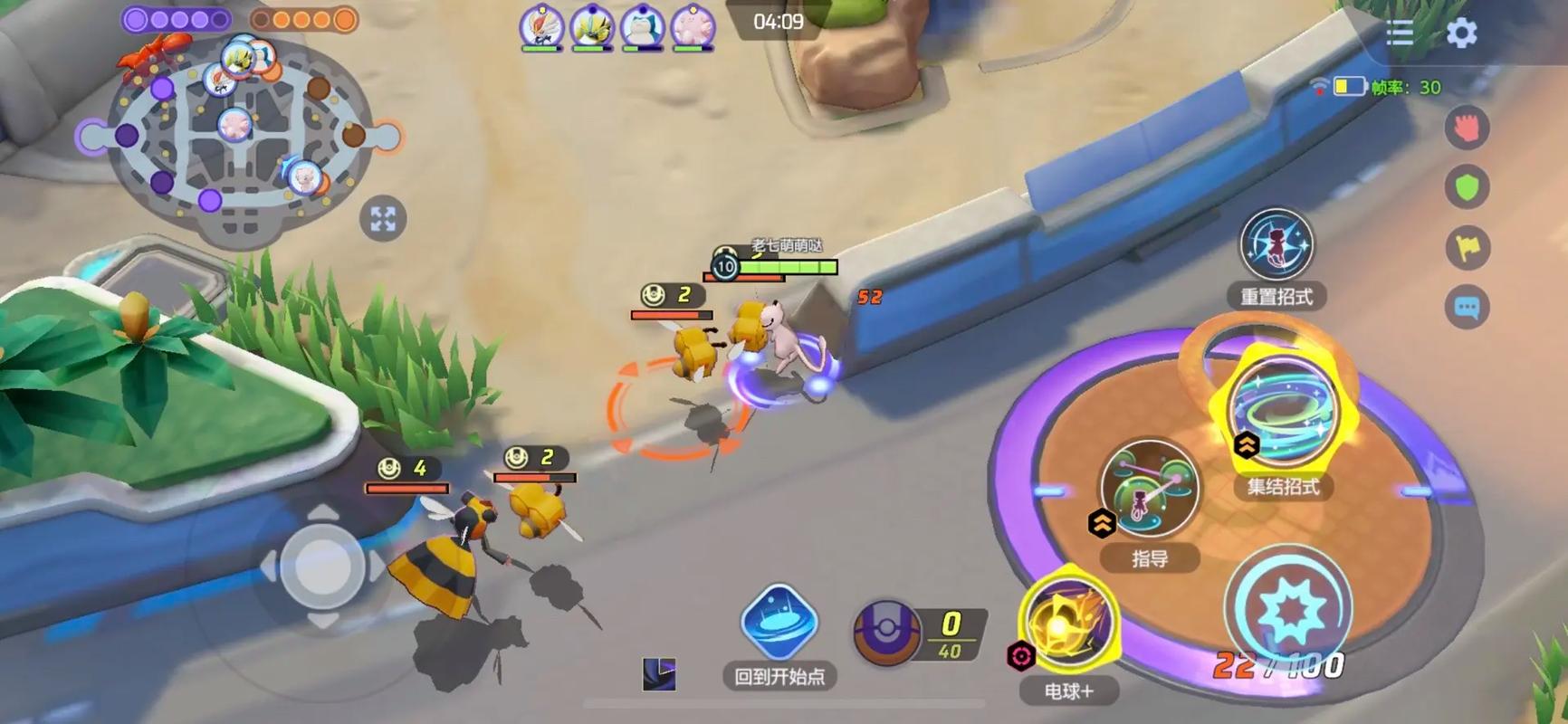The height and width of the screenshot is (724, 1568).
Task: Select the pink Clefable teammate portrait
Action: (693, 27)
